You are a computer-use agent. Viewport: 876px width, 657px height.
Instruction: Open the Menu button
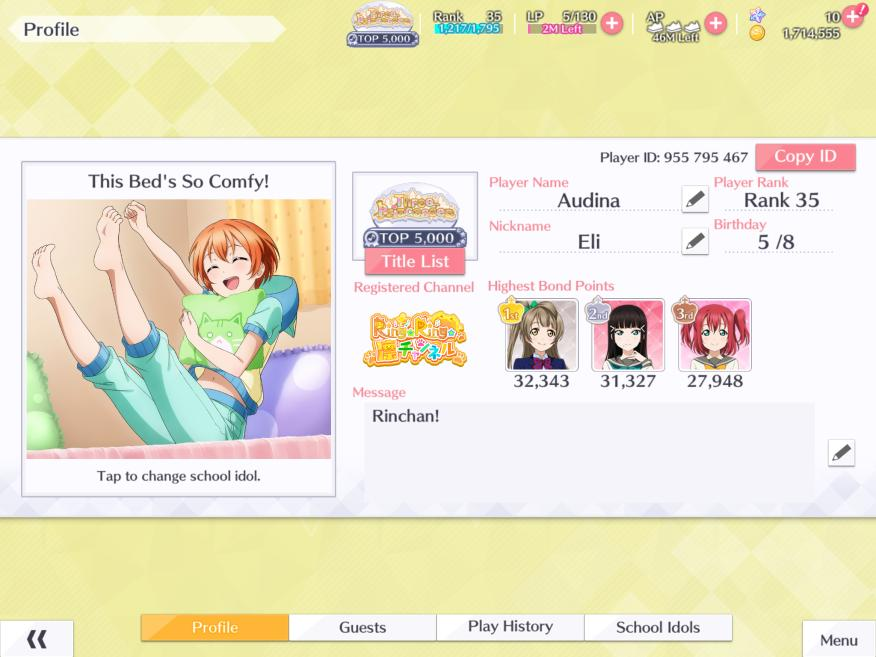[x=838, y=640]
